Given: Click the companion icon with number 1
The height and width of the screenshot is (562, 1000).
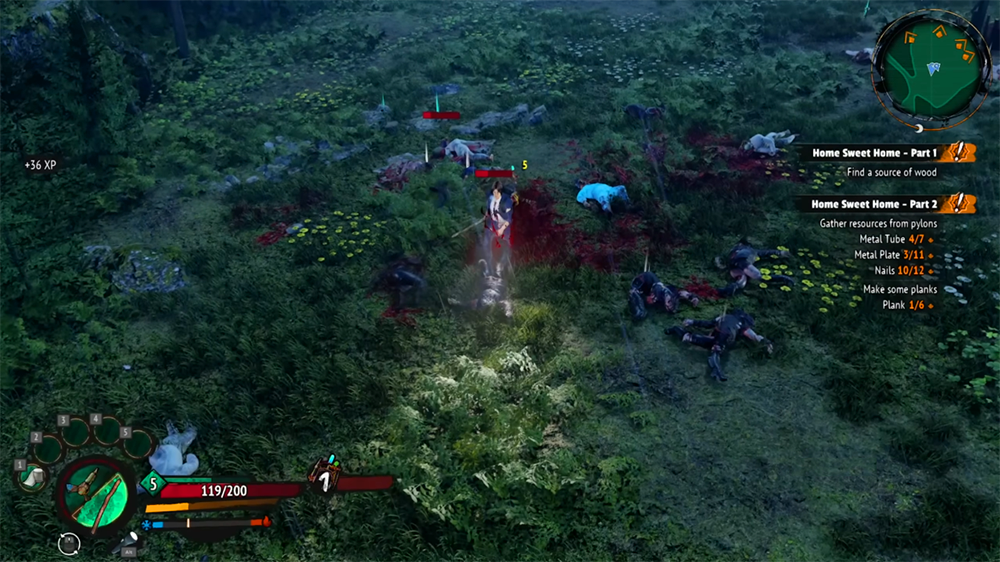Looking at the screenshot, I should click(325, 477).
